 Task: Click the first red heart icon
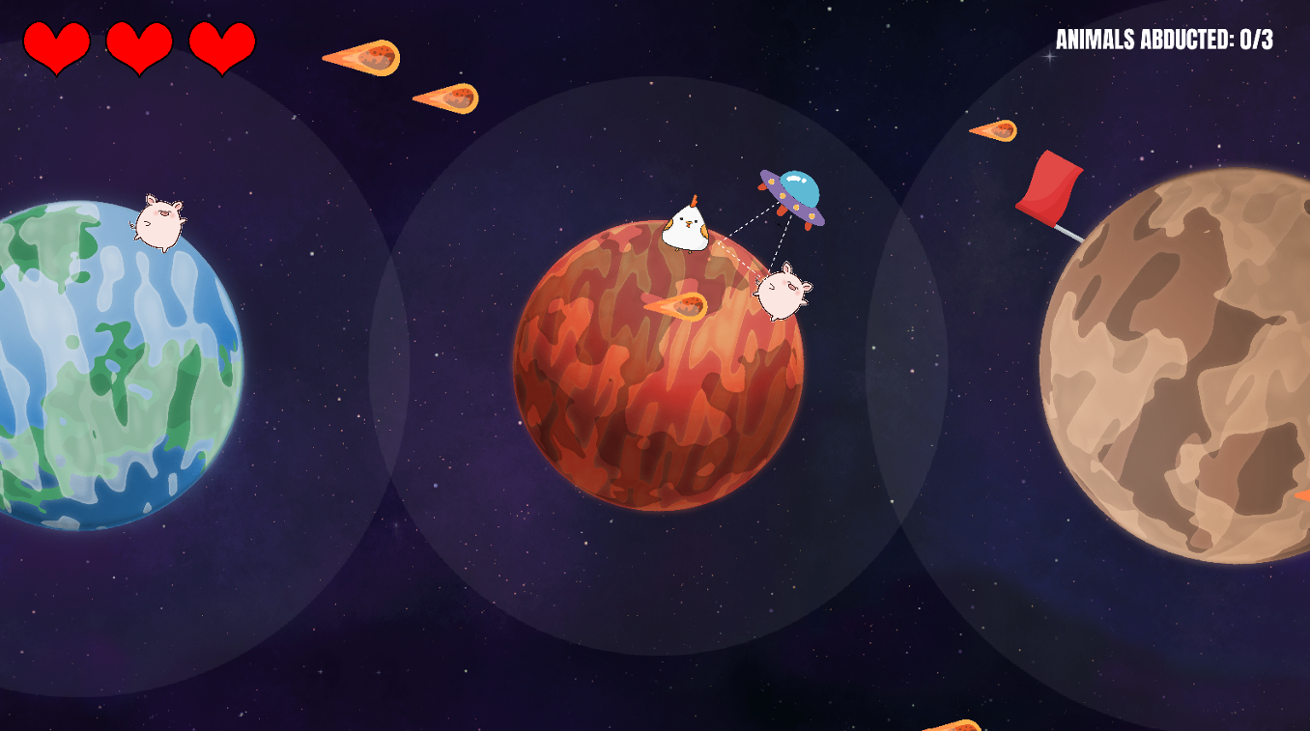[58, 45]
